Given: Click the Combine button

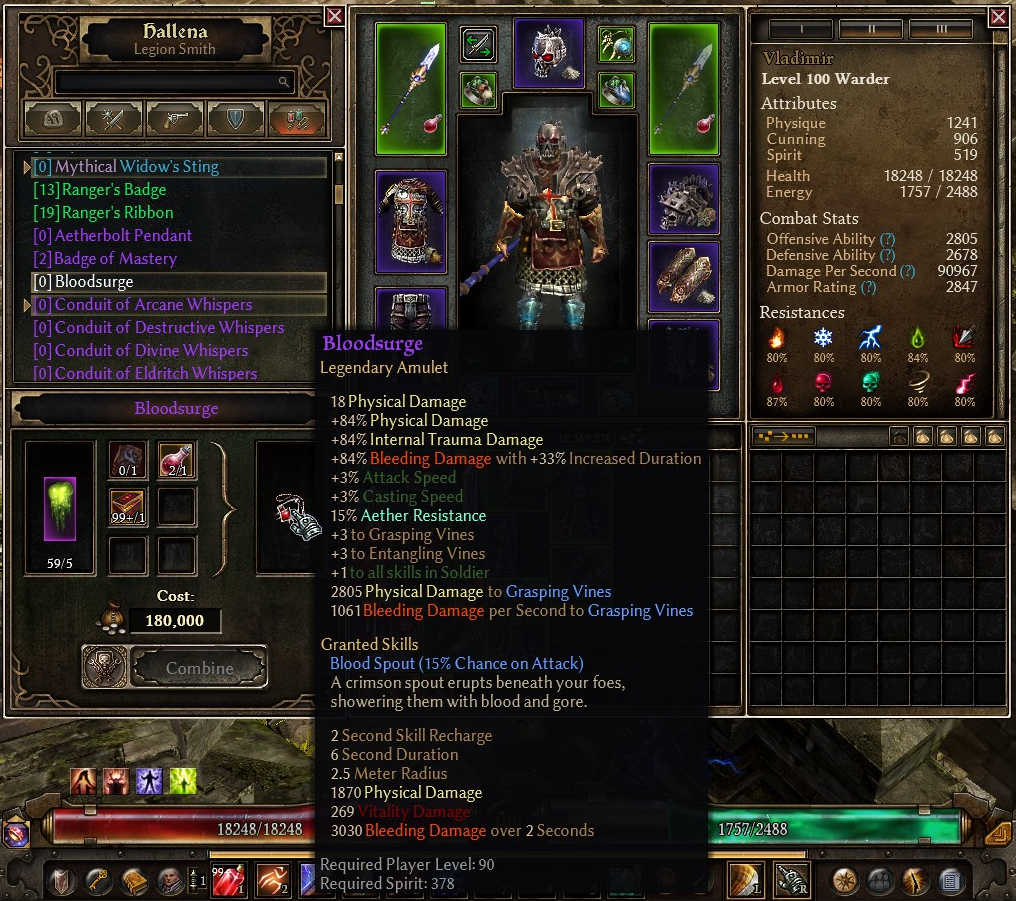Looking at the screenshot, I should tap(198, 667).
